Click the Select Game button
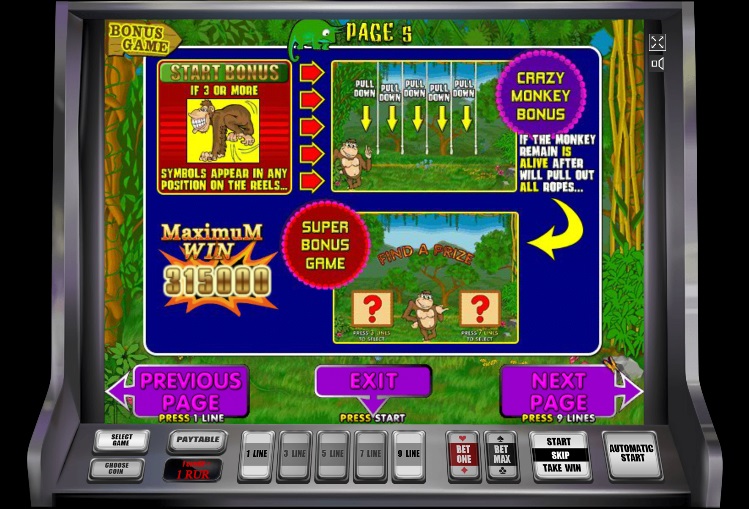 pyautogui.click(x=121, y=440)
